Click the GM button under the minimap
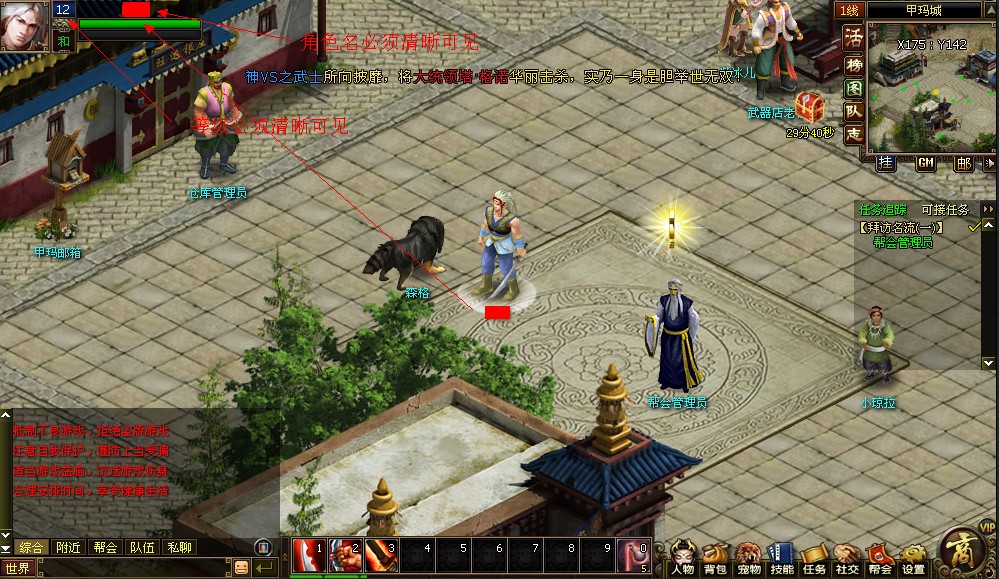Screen dimensions: 999x579 coord(926,163)
